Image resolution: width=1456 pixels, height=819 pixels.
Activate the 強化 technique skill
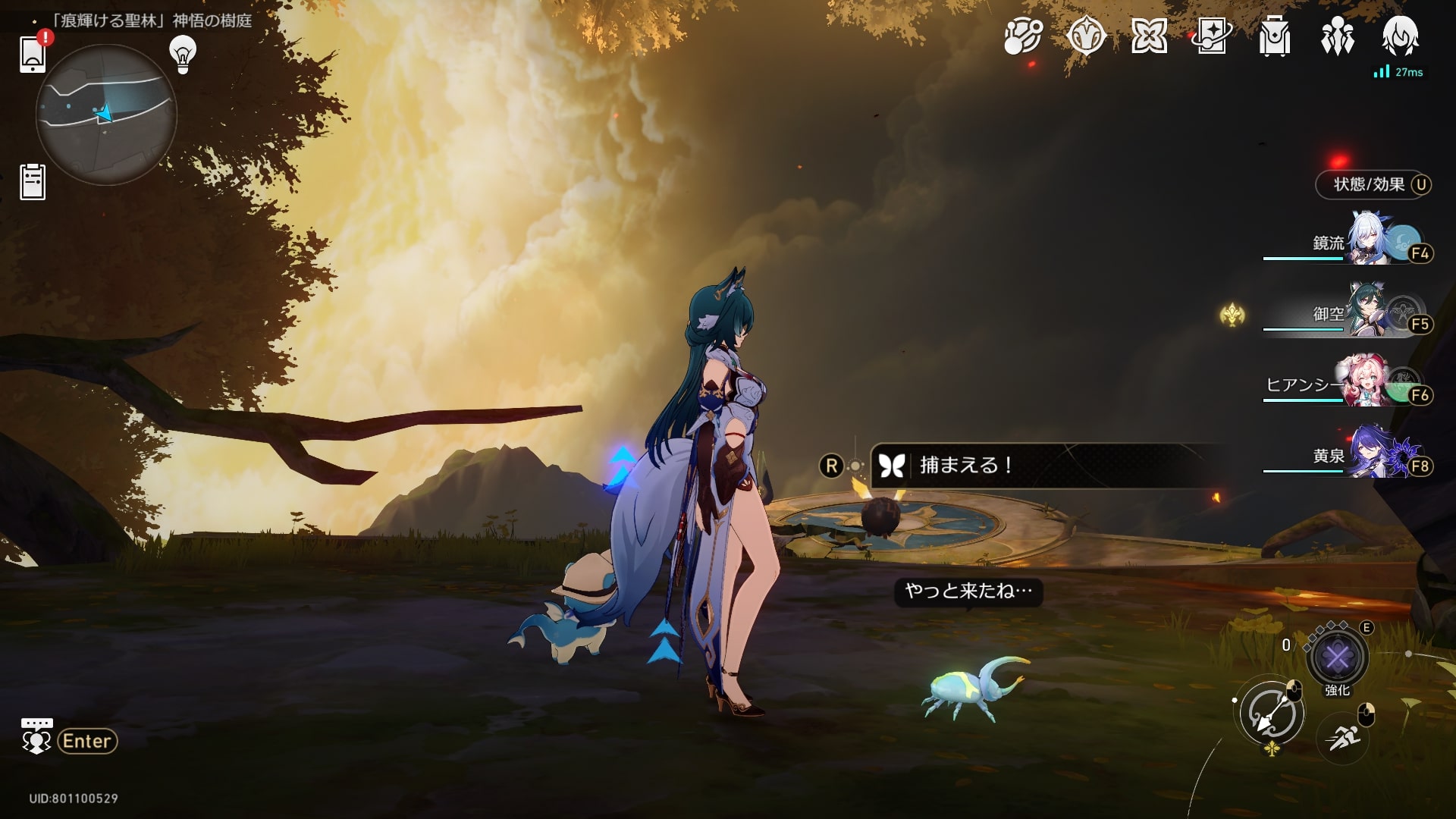(1338, 657)
